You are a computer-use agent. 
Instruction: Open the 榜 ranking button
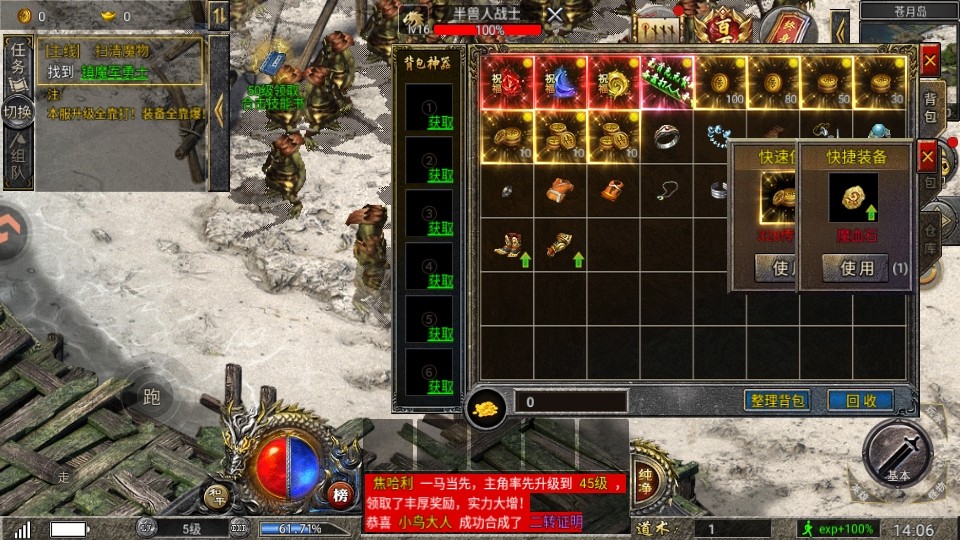click(x=341, y=494)
